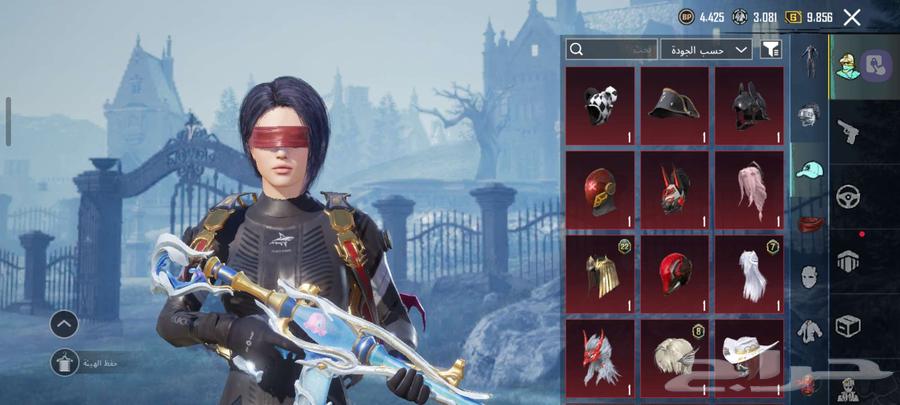
Task: Choose the white ponytail hair item
Action: (749, 271)
